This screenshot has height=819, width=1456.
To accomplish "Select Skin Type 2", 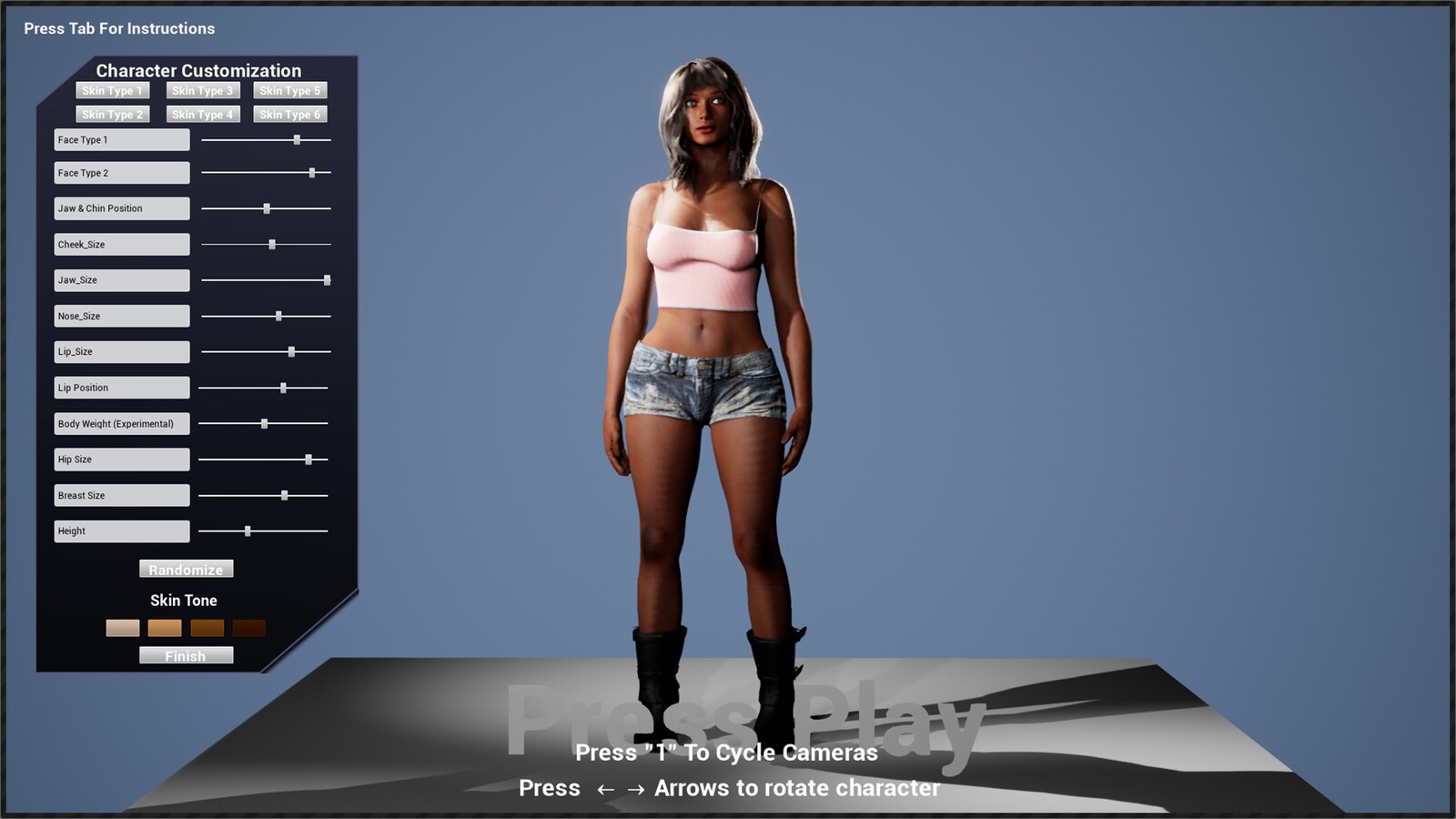I will (x=111, y=114).
